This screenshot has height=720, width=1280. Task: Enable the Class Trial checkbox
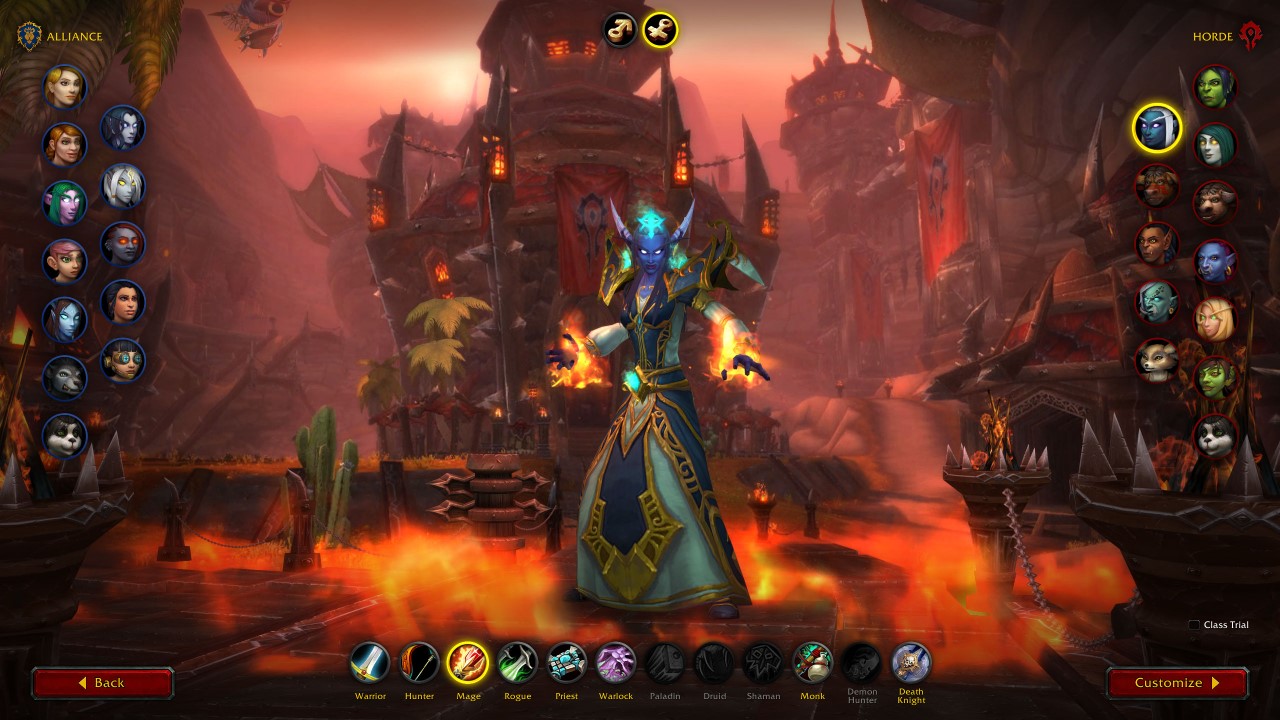[1193, 624]
